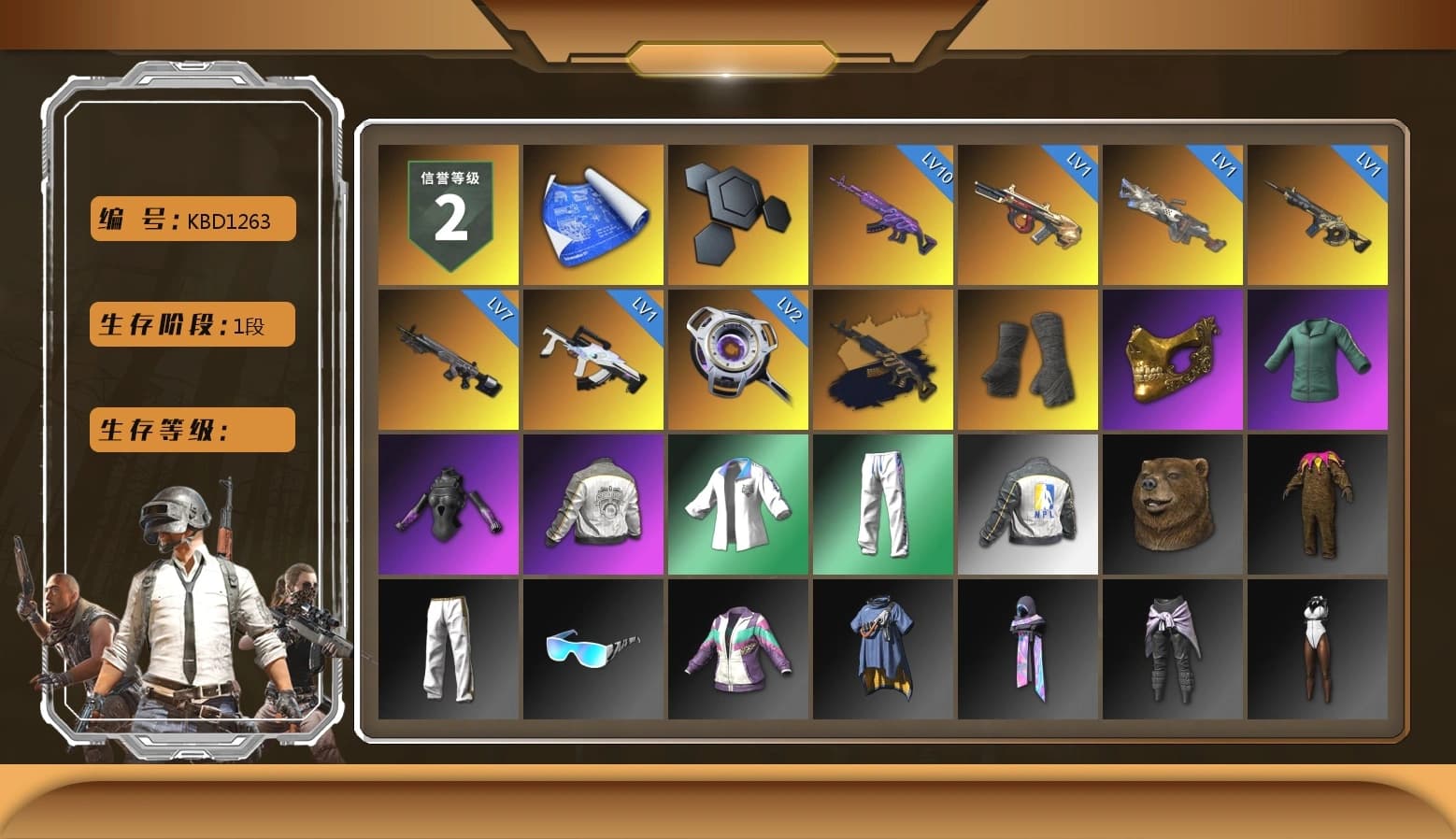Open the 生存阶段 1段 stage selector
1456x839 pixels.
pos(191,325)
